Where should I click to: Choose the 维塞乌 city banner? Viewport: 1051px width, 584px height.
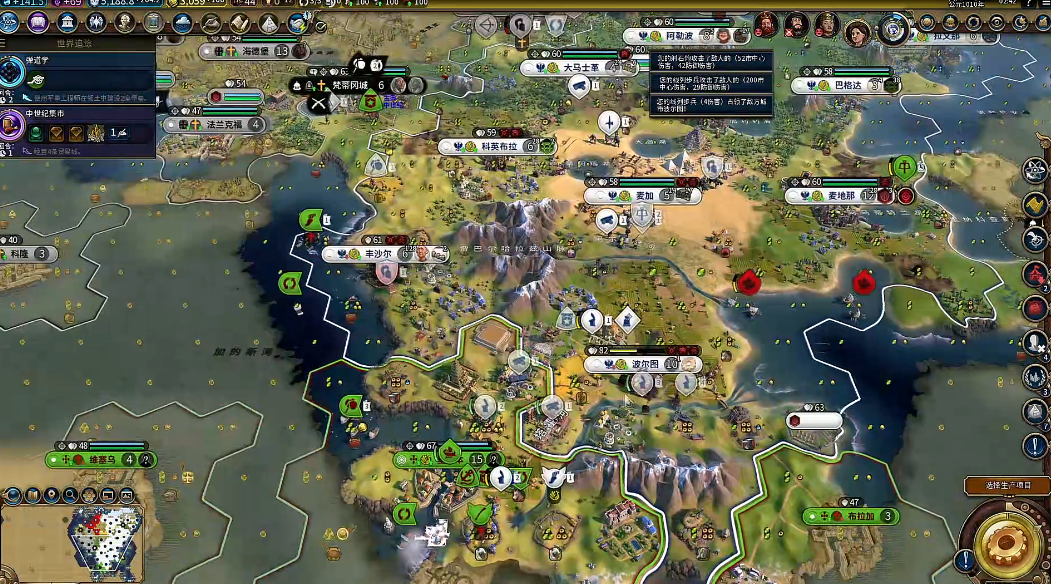(x=100, y=460)
